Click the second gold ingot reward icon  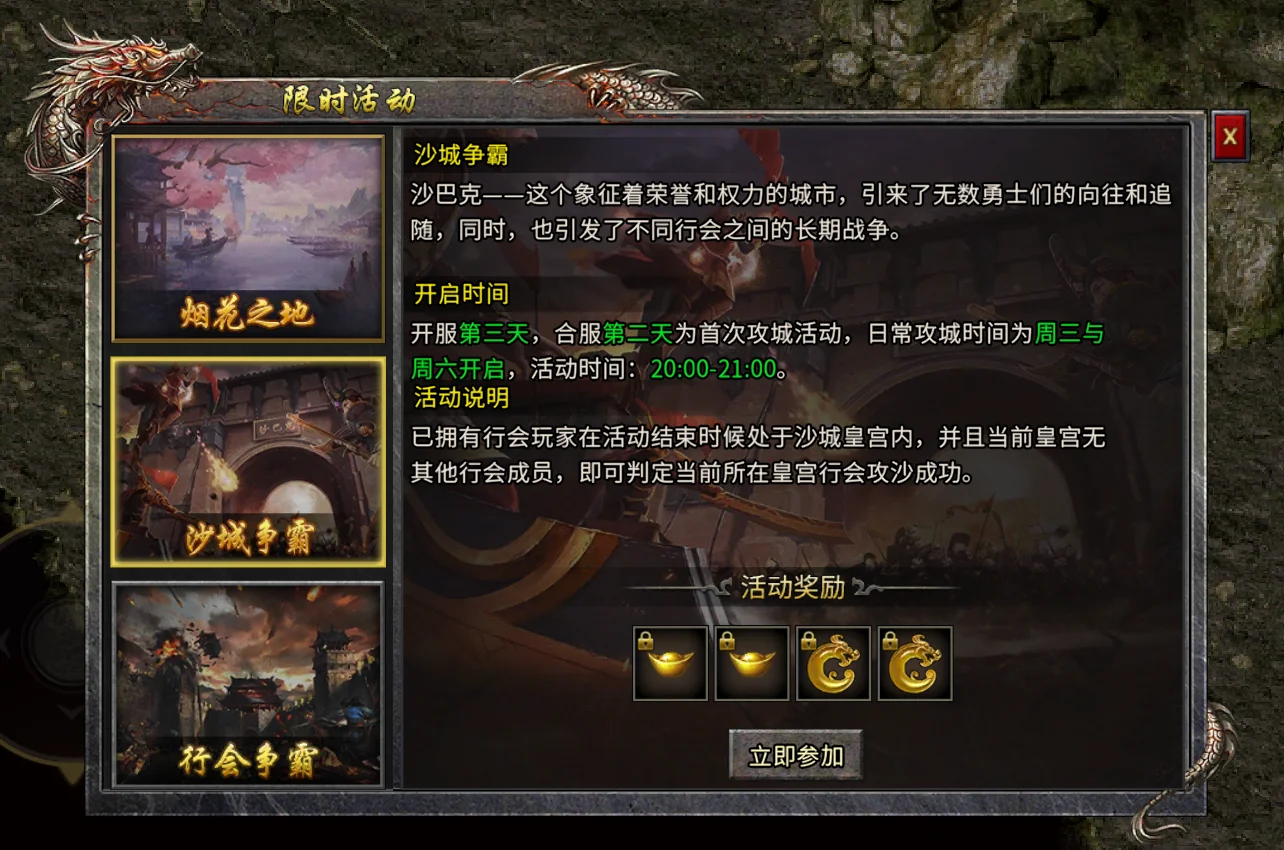tap(752, 662)
